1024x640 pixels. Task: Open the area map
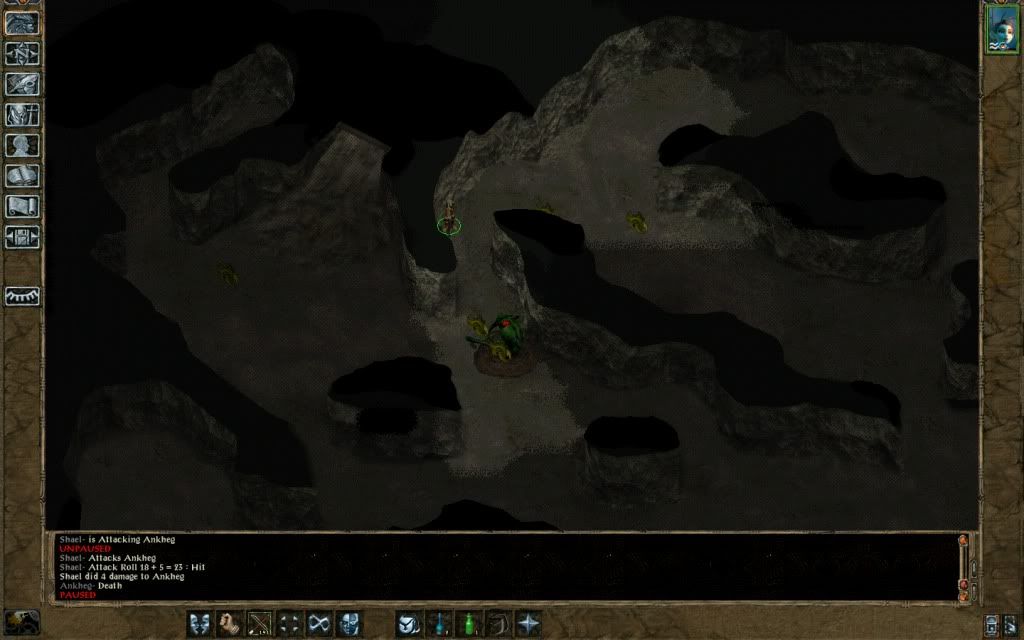[x=21, y=54]
